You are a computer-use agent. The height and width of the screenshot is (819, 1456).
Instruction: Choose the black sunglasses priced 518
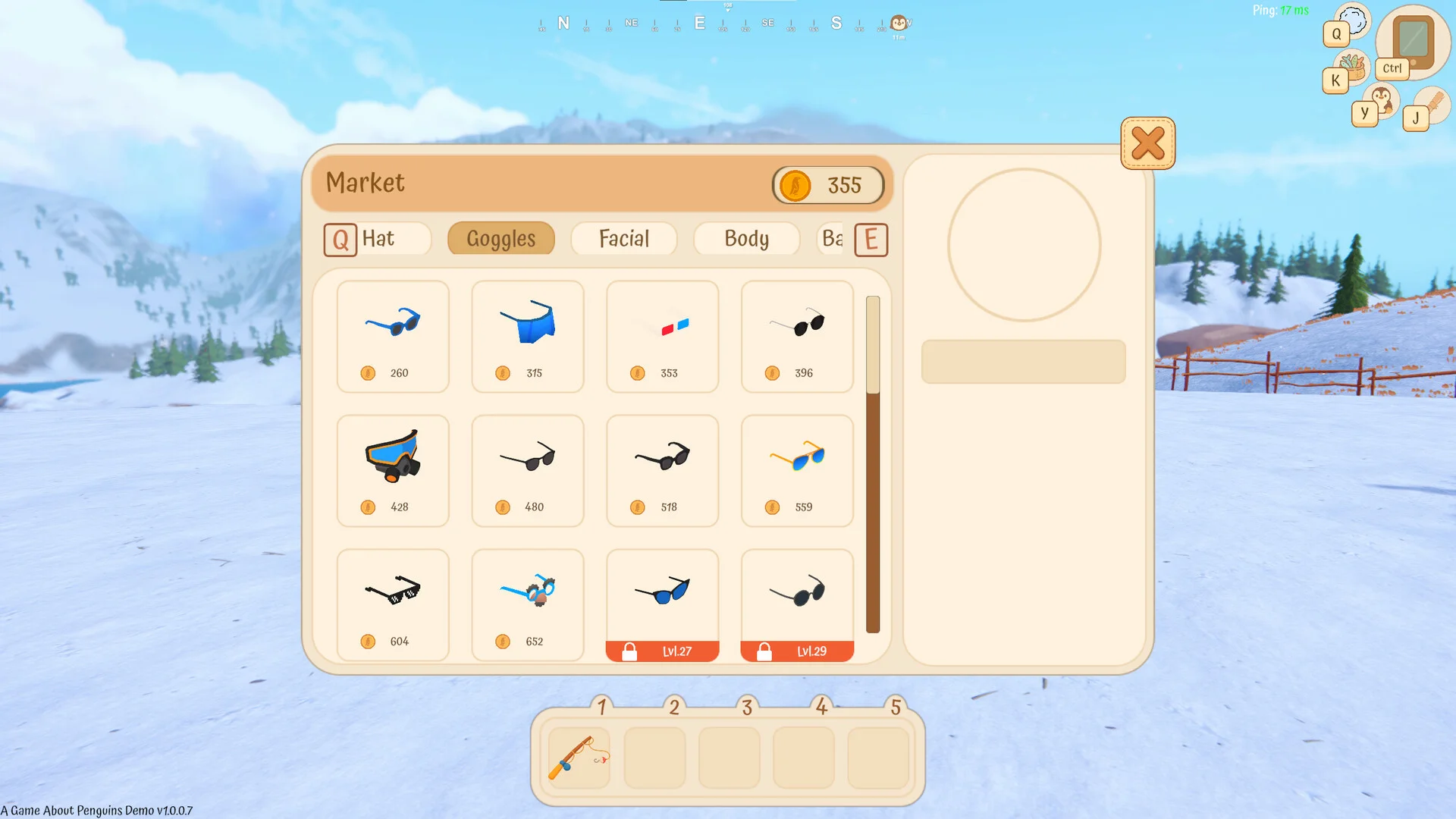662,470
